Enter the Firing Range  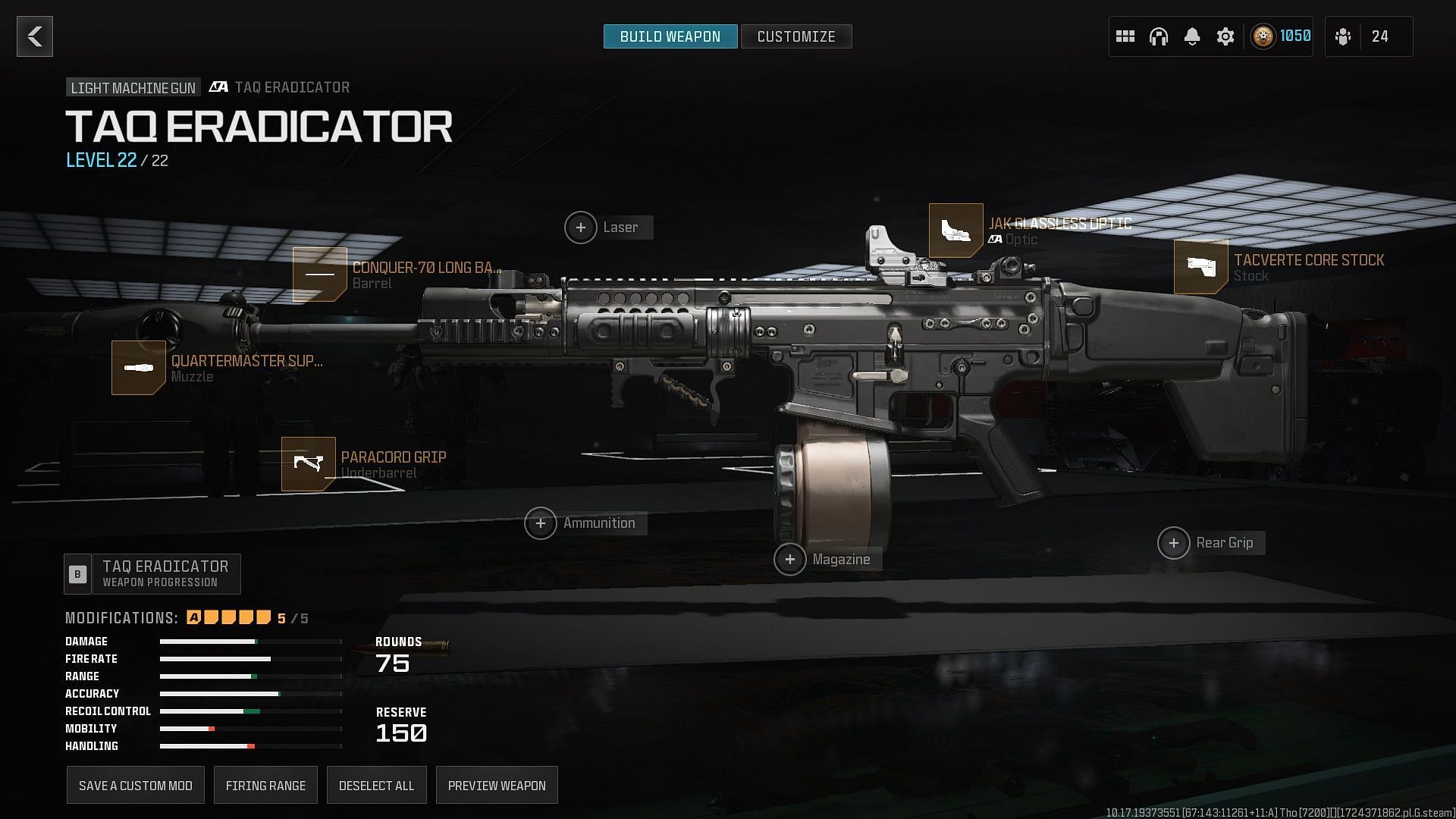tap(265, 786)
